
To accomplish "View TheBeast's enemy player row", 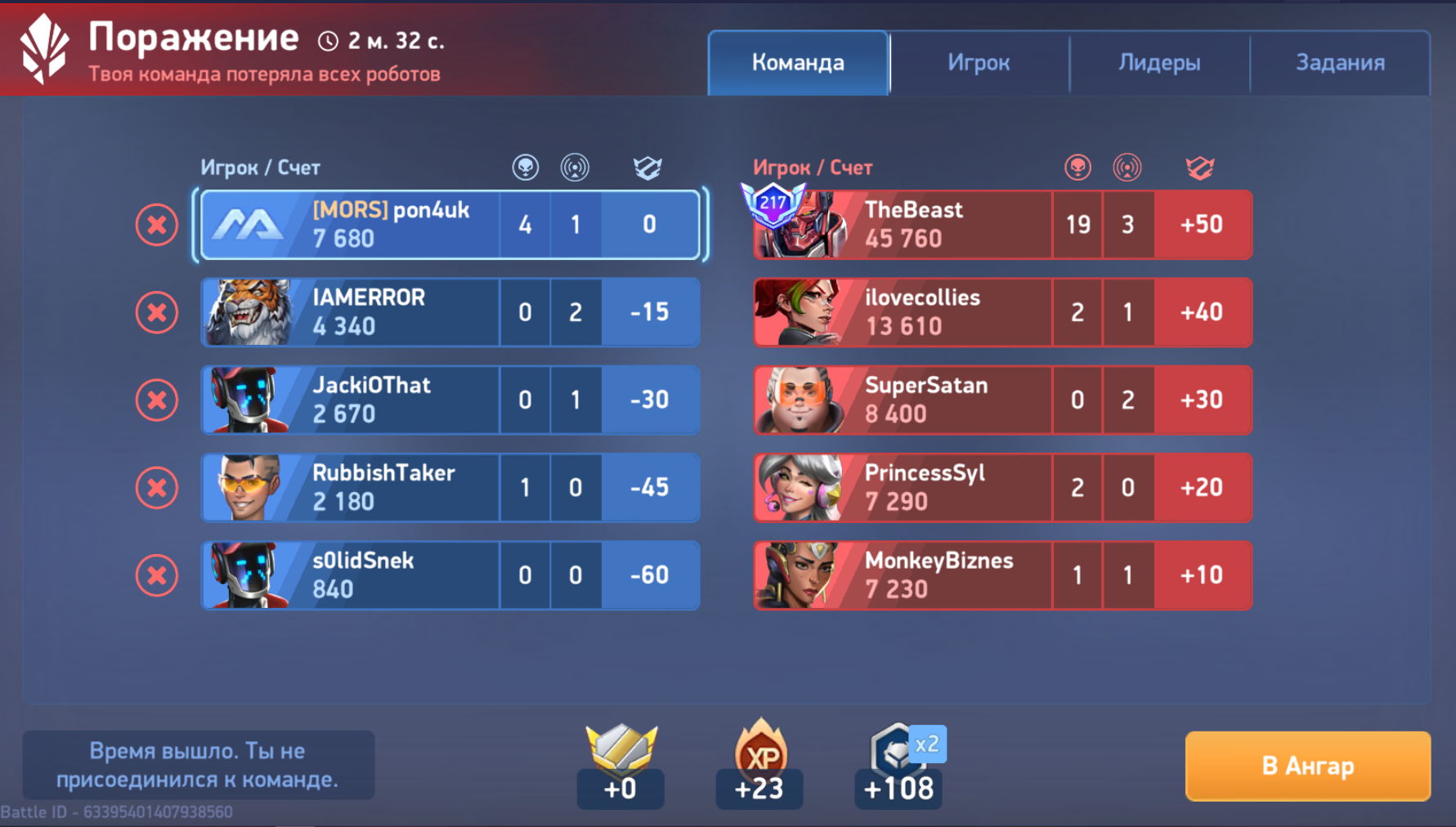I will [1002, 225].
